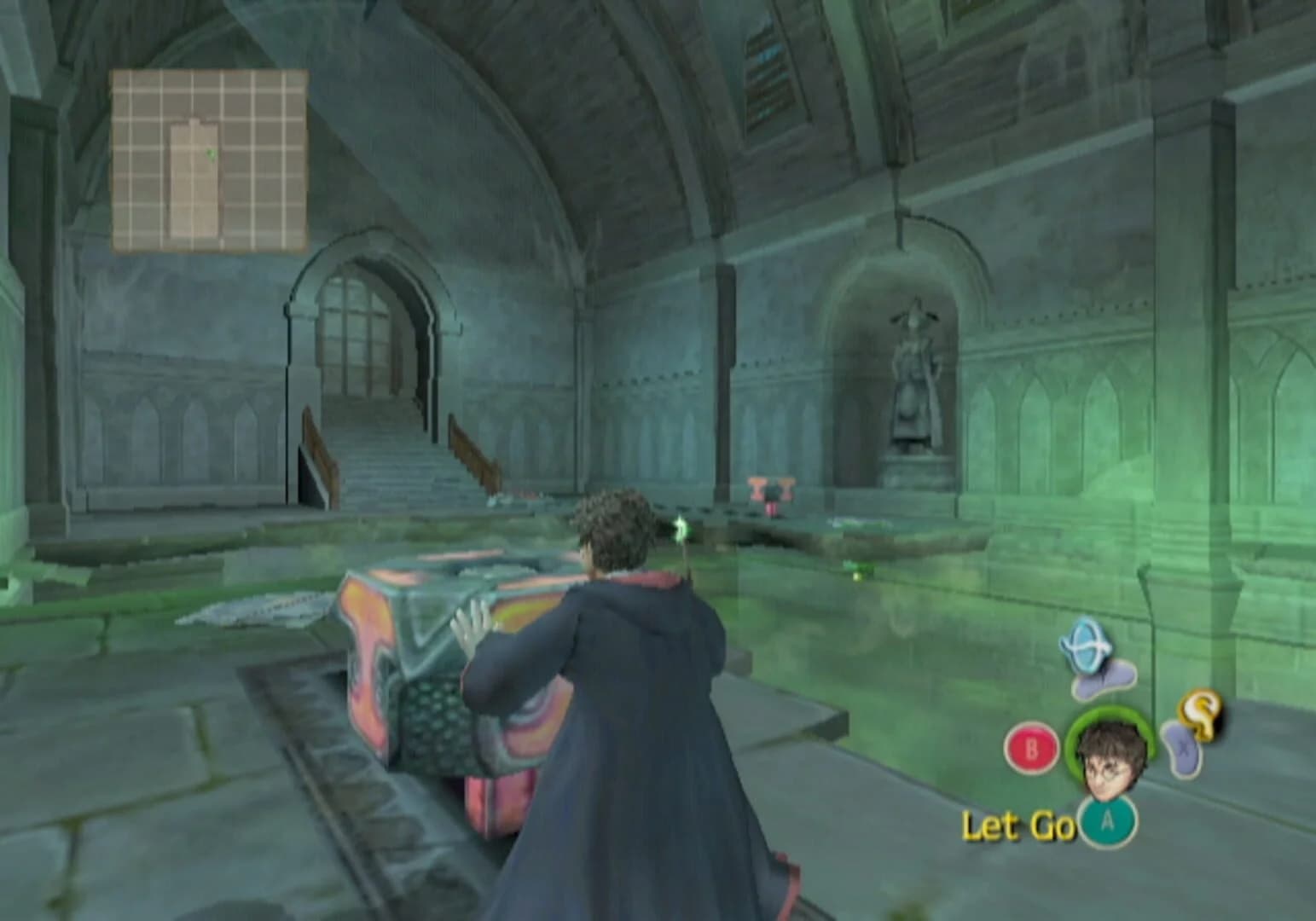Image resolution: width=1316 pixels, height=921 pixels.
Task: Click the red object on the far ledge
Action: (769, 492)
